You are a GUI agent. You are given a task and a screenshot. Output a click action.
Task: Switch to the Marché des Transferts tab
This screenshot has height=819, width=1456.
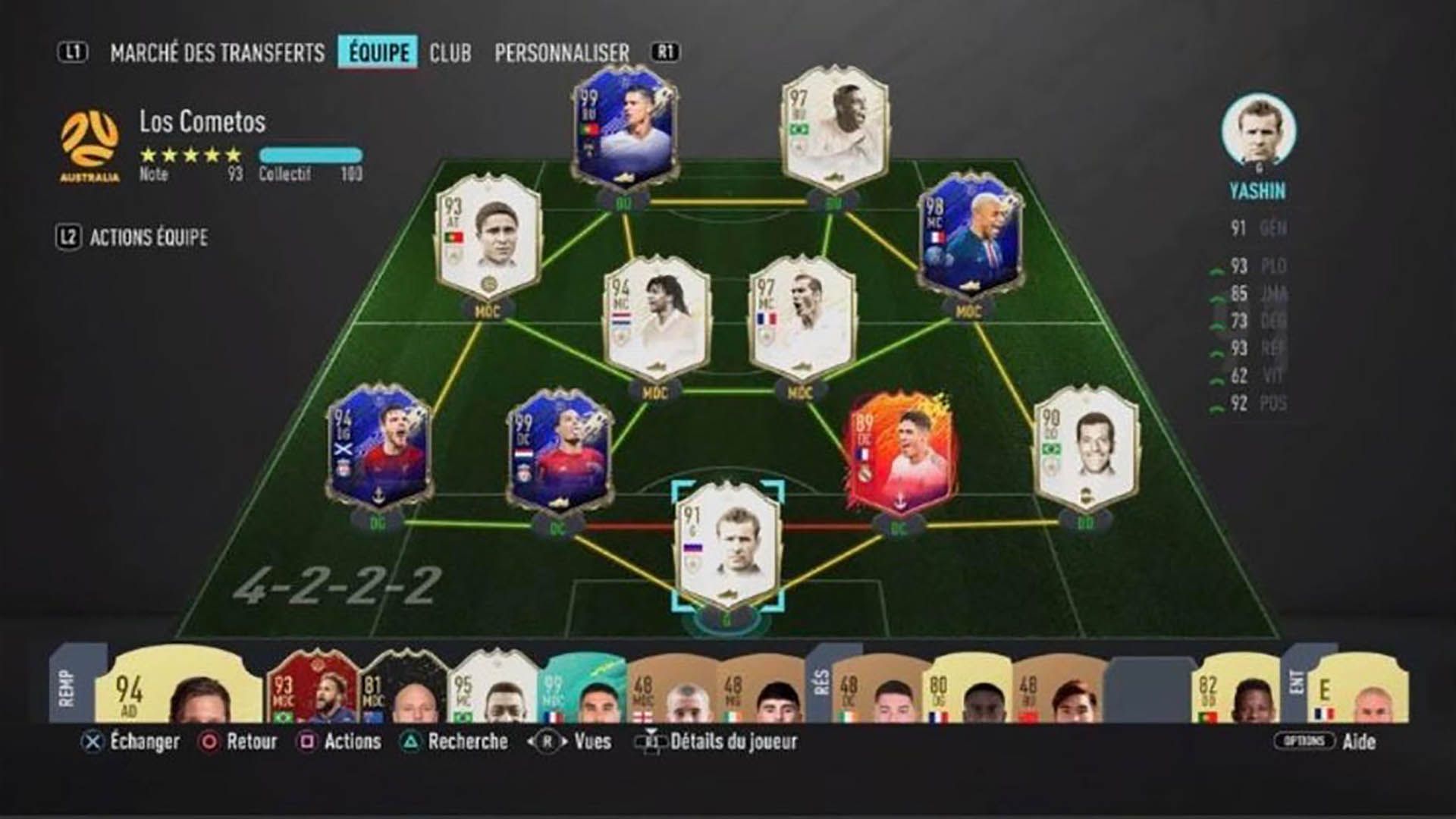click(x=220, y=53)
